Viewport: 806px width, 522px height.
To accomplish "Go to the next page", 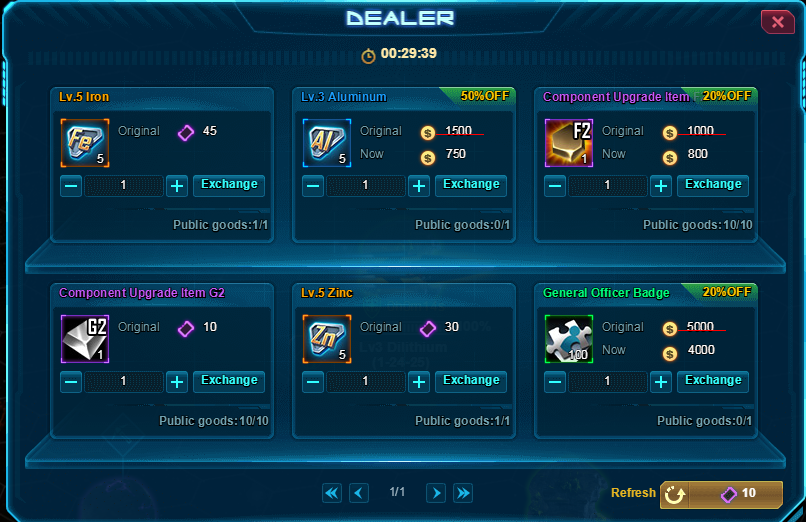I will [436, 493].
